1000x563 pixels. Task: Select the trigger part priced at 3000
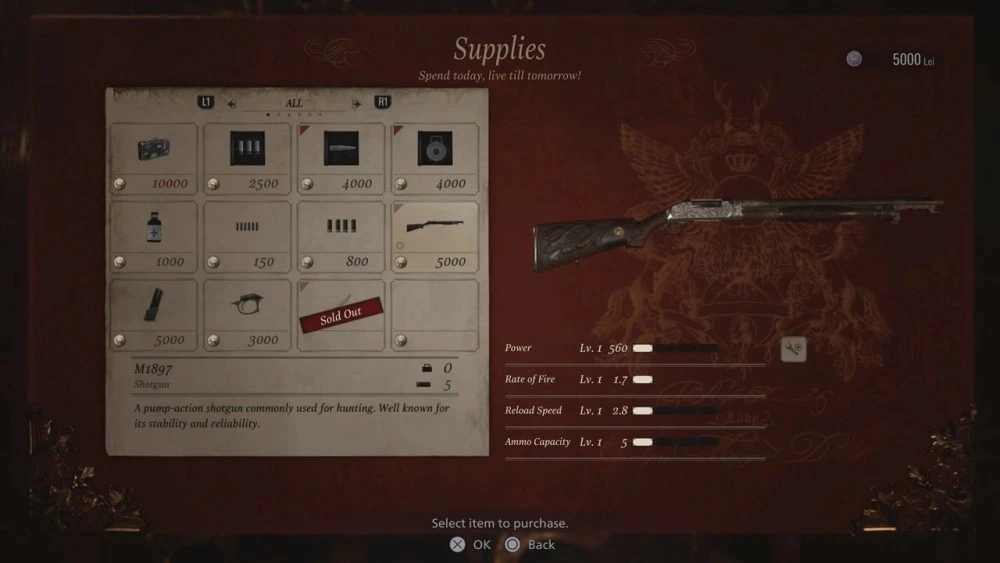tap(247, 314)
